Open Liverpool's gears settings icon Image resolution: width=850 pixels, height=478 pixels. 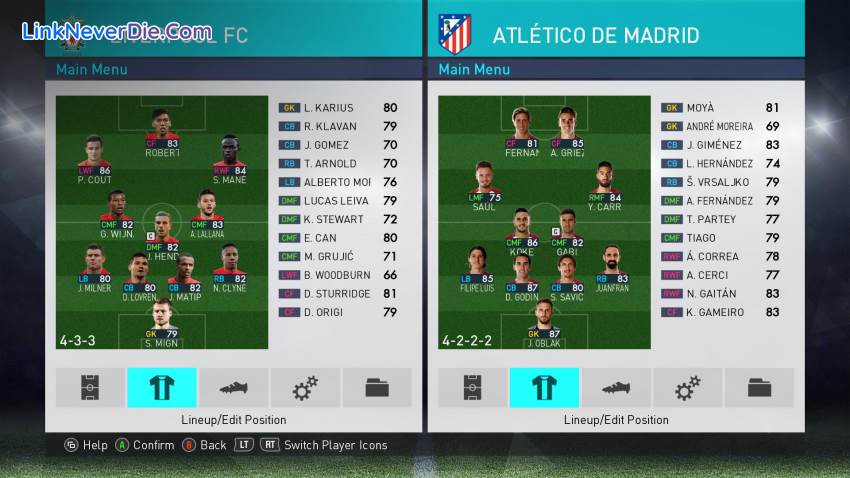coord(305,388)
